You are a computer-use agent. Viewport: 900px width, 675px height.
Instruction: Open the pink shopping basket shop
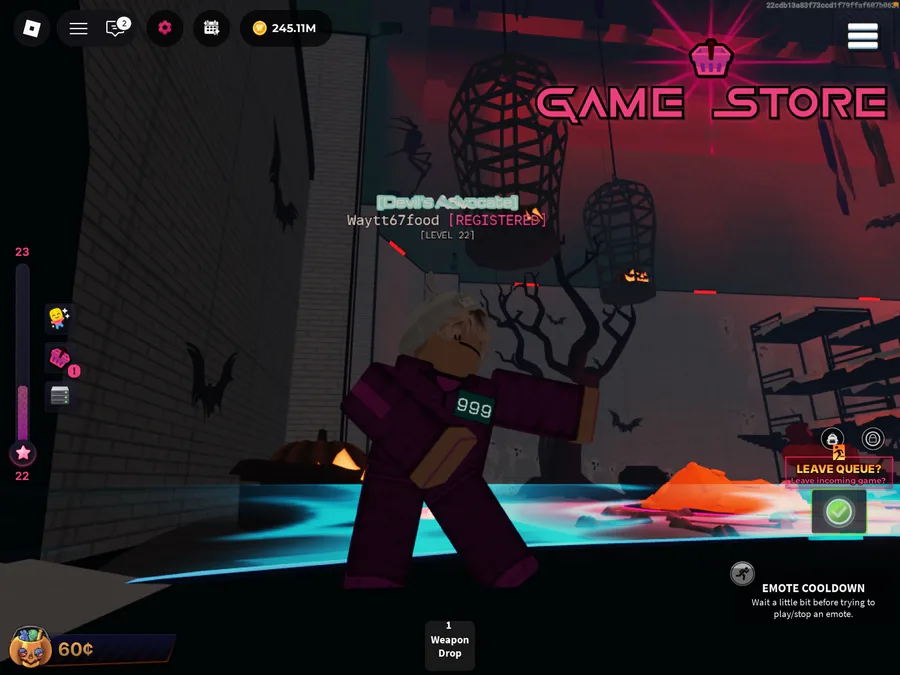coord(59,358)
